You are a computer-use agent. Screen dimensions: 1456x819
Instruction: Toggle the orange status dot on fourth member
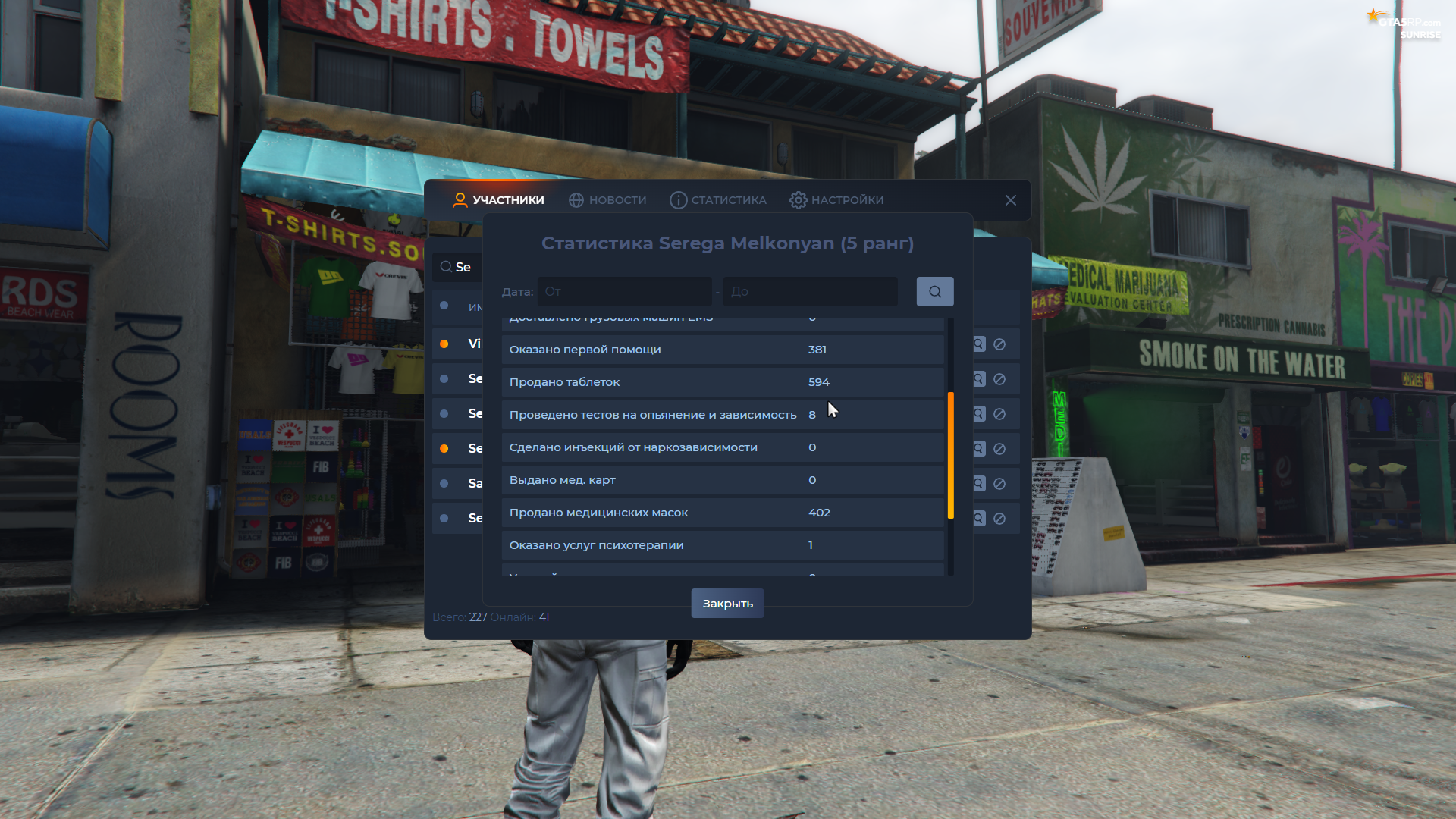444,448
